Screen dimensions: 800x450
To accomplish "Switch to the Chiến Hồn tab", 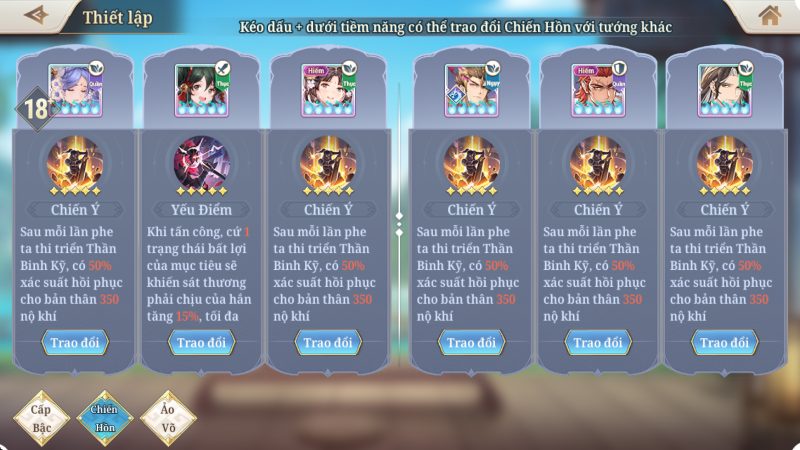I will (105, 417).
